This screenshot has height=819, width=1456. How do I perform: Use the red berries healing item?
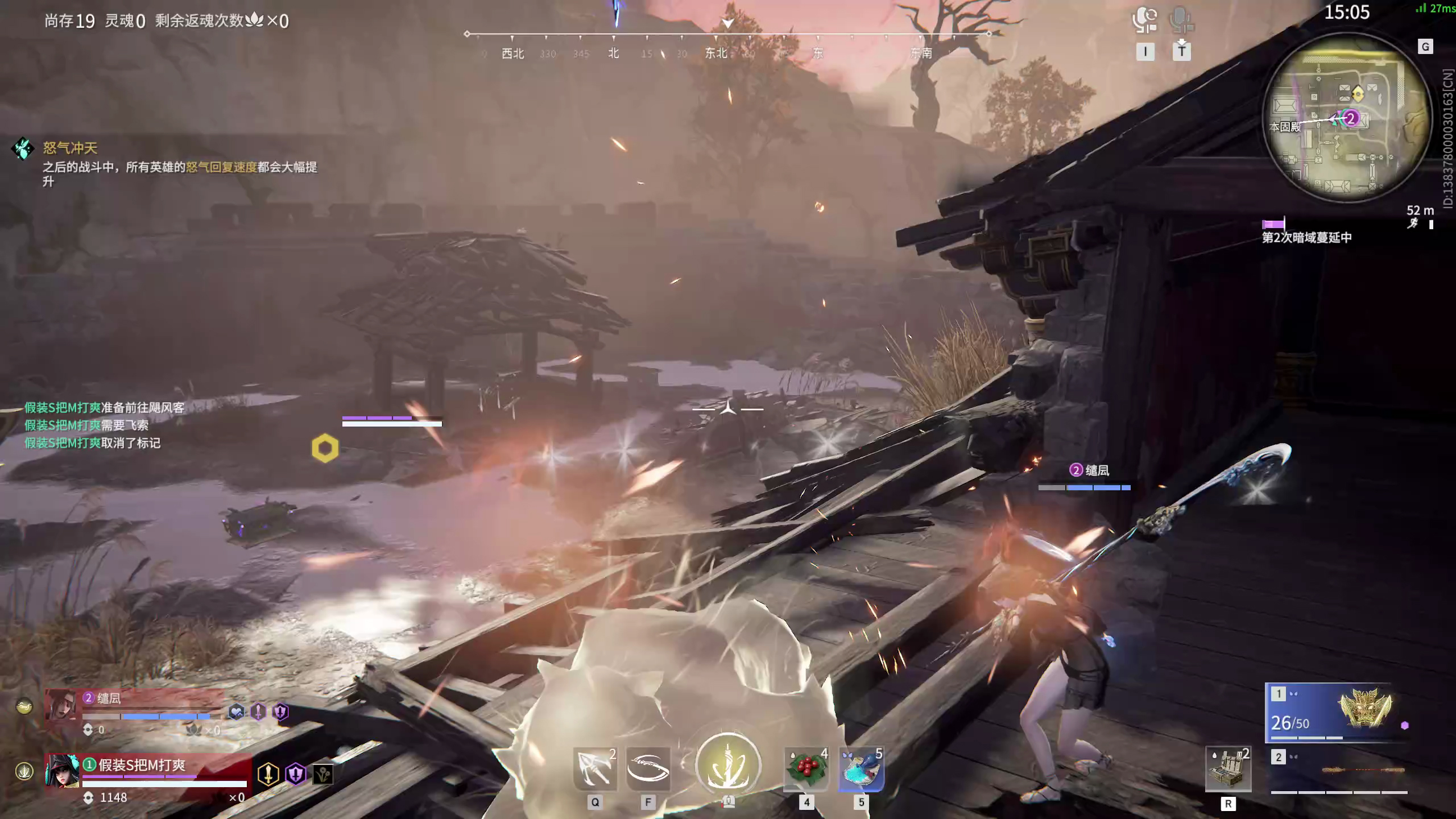[806, 769]
